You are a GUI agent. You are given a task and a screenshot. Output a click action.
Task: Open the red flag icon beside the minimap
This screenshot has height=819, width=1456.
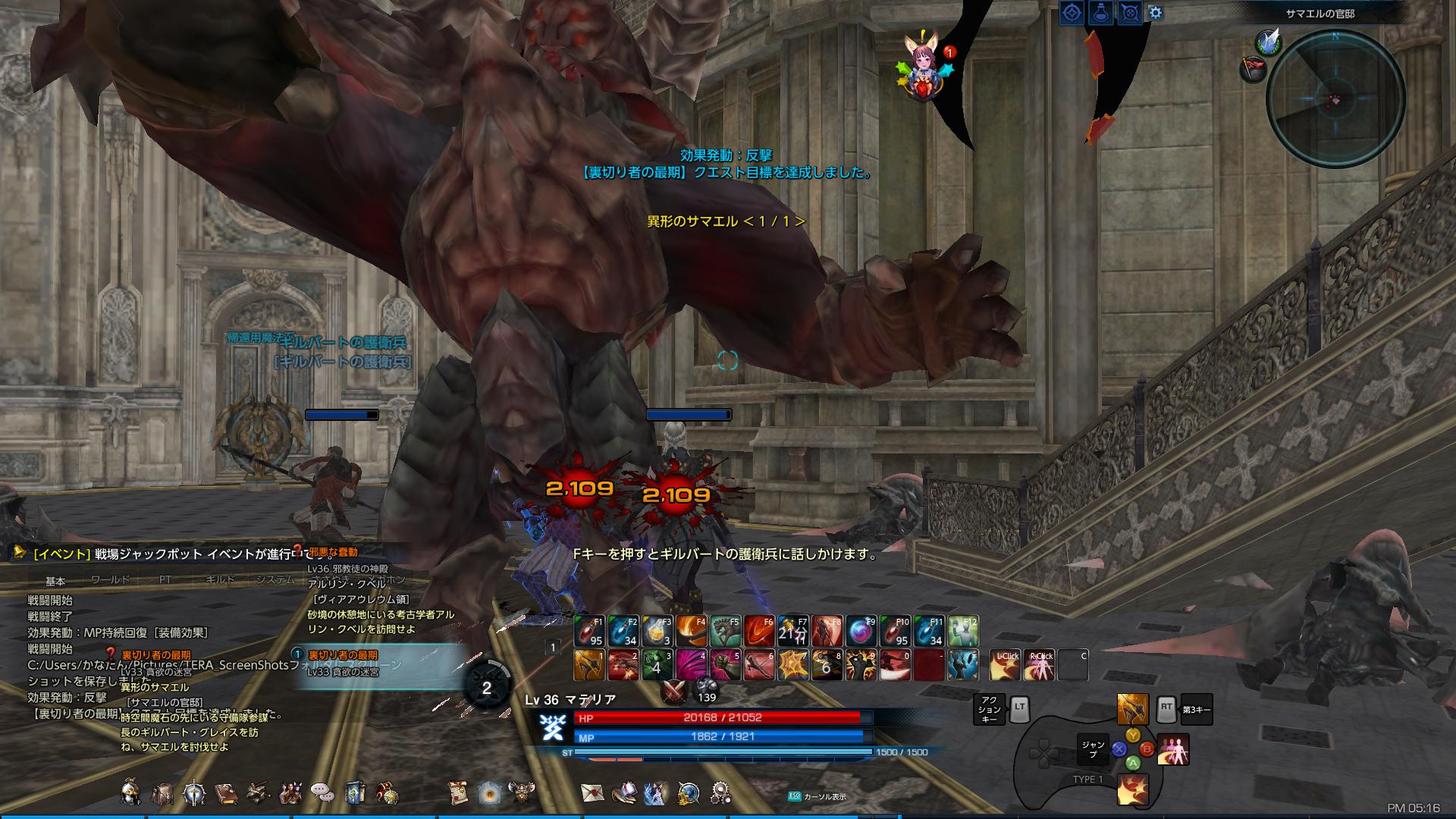click(1252, 69)
